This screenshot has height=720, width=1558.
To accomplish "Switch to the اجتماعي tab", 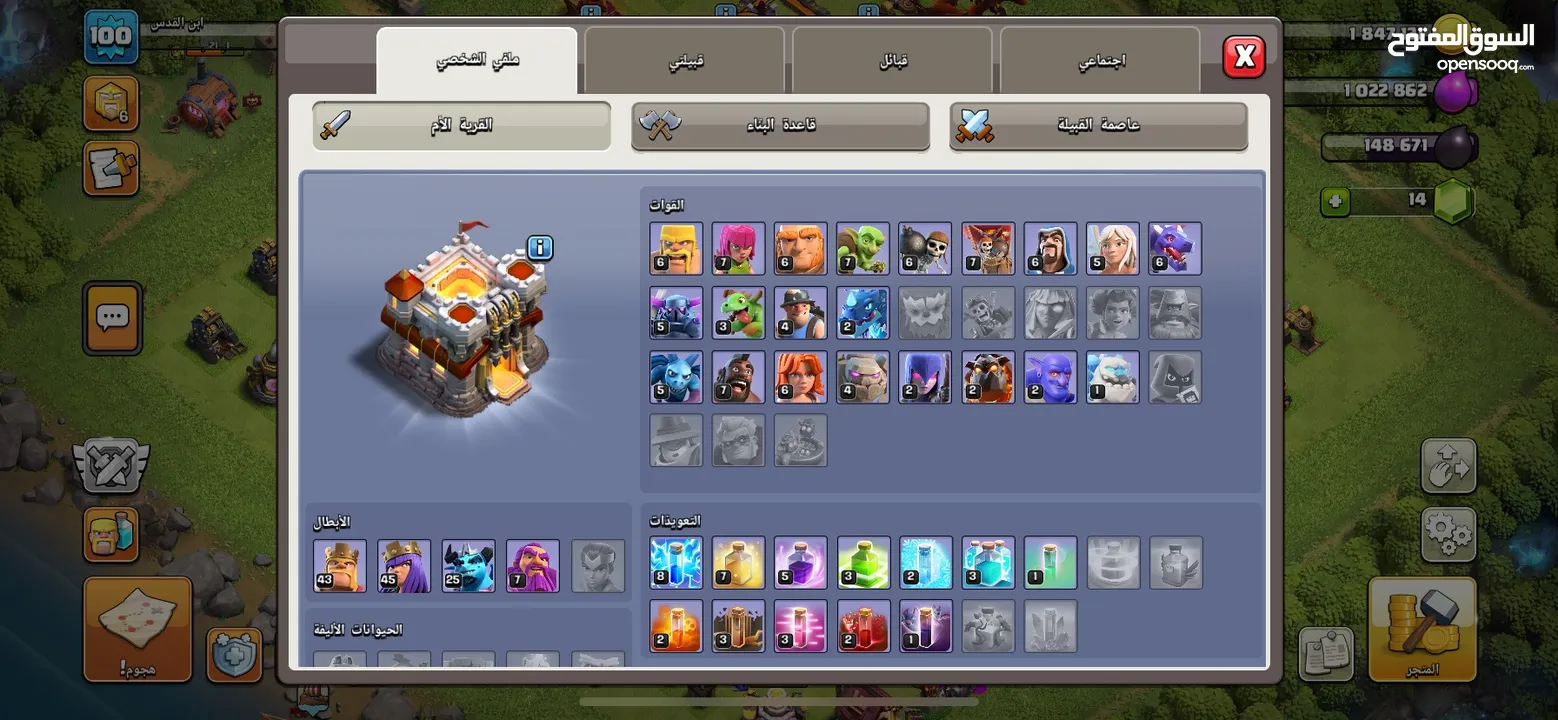I will tap(1100, 59).
